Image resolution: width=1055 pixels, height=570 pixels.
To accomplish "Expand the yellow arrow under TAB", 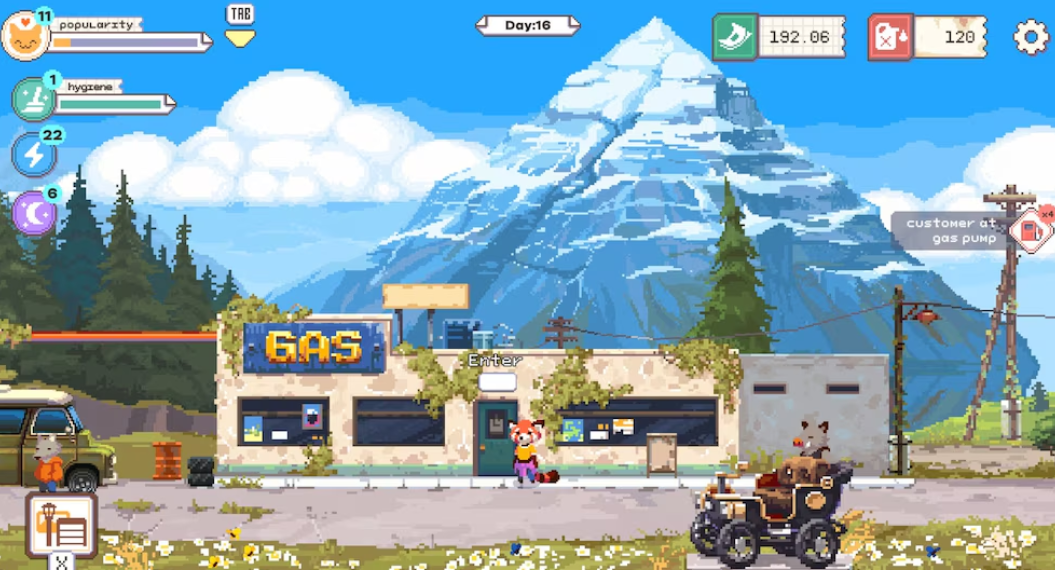I will click(240, 38).
